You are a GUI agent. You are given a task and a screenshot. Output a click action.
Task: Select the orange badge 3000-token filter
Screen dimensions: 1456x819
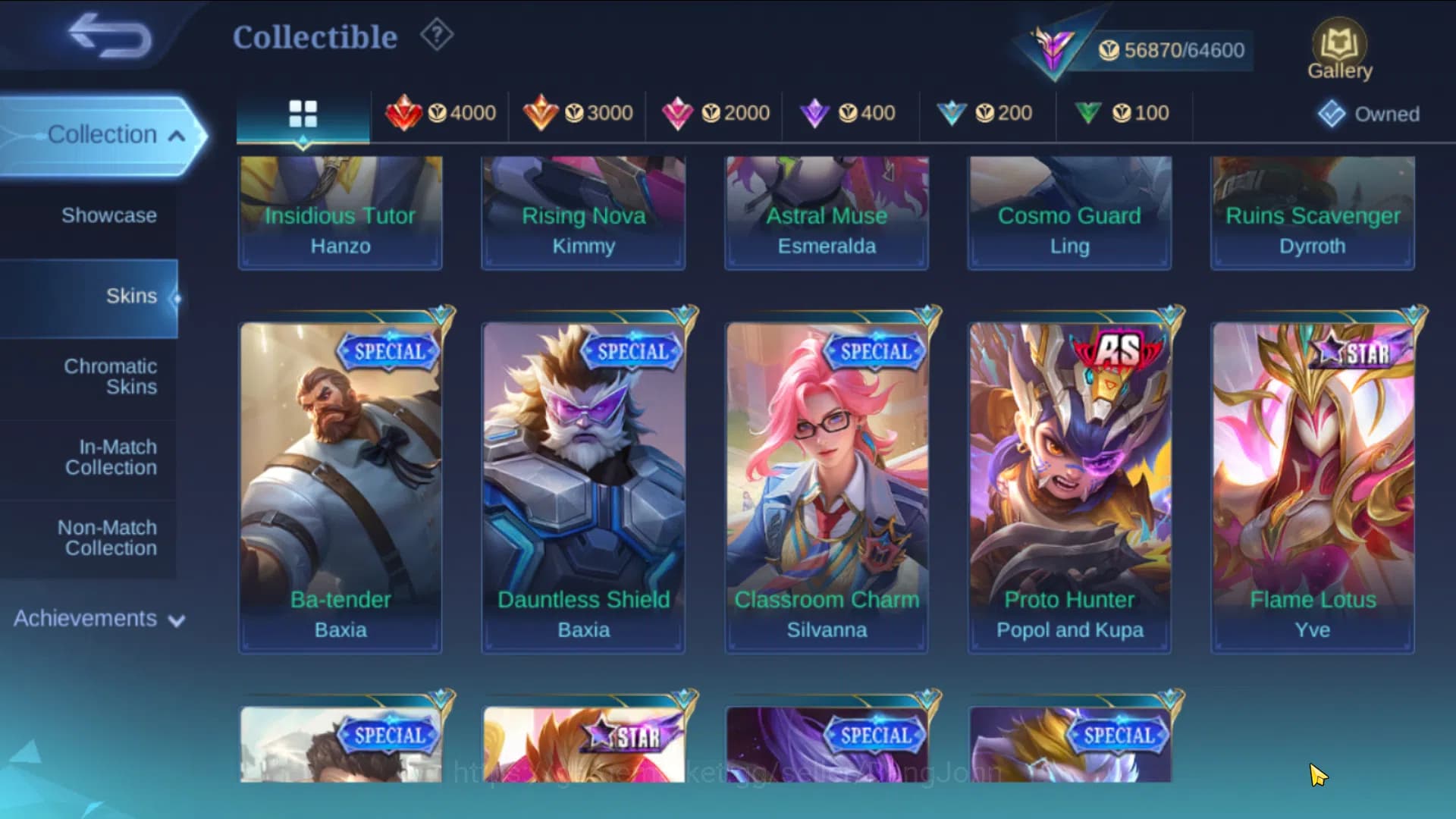580,114
